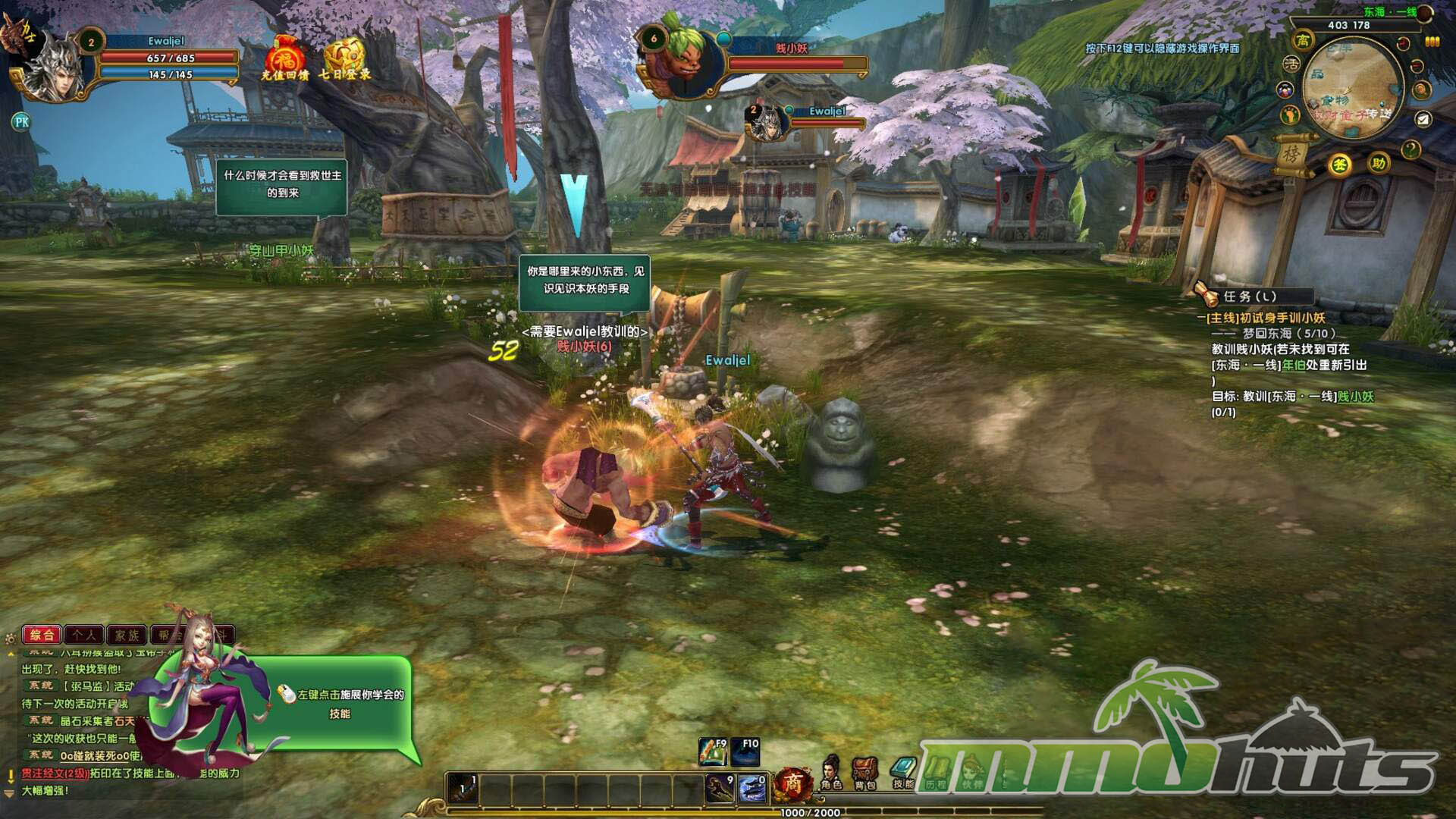Switch to the 家族 chat tab
1456x819 pixels.
[127, 635]
